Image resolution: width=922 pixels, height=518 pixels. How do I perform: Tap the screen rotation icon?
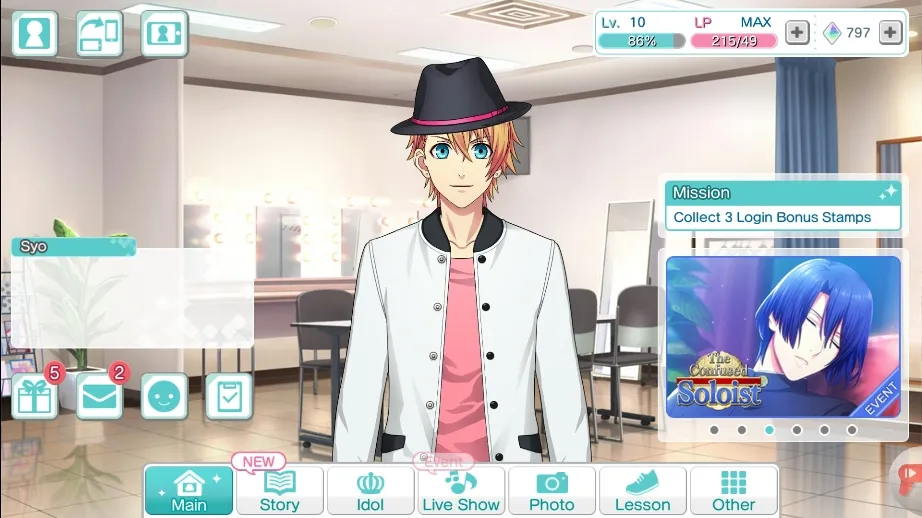[x=99, y=34]
